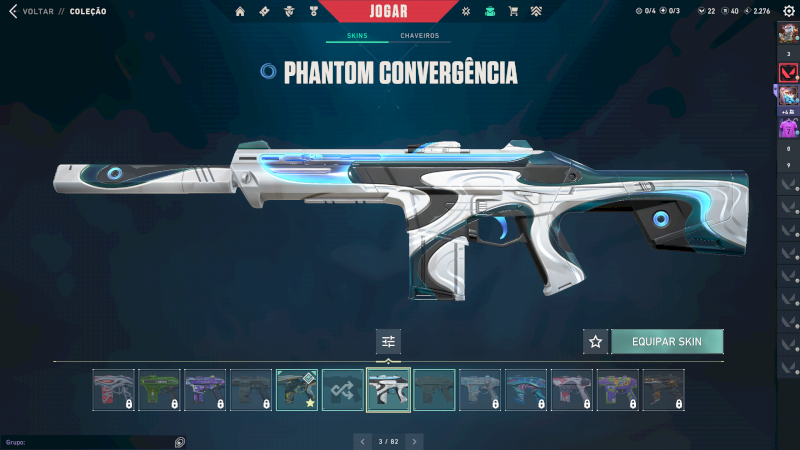Choose the random shuffle skin thumbnail
800x450 pixels.
343,390
